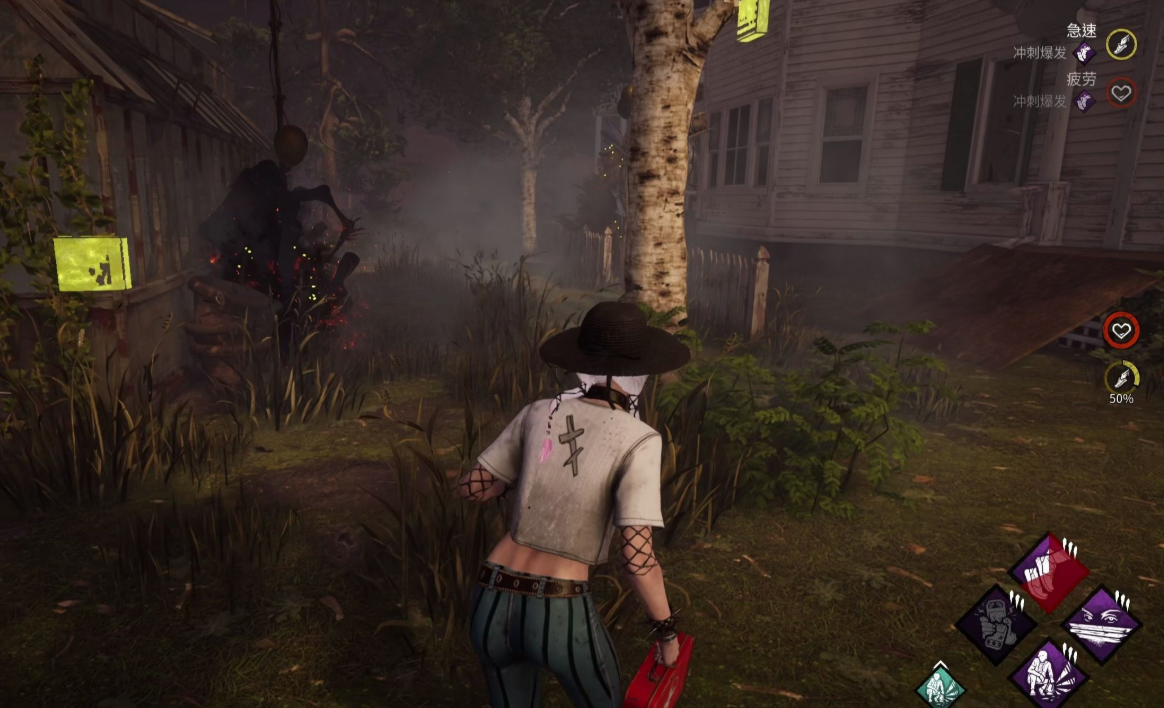The image size is (1164, 708).
Task: Click the red-ringed heart icon beside 疲劳
Action: point(1121,93)
